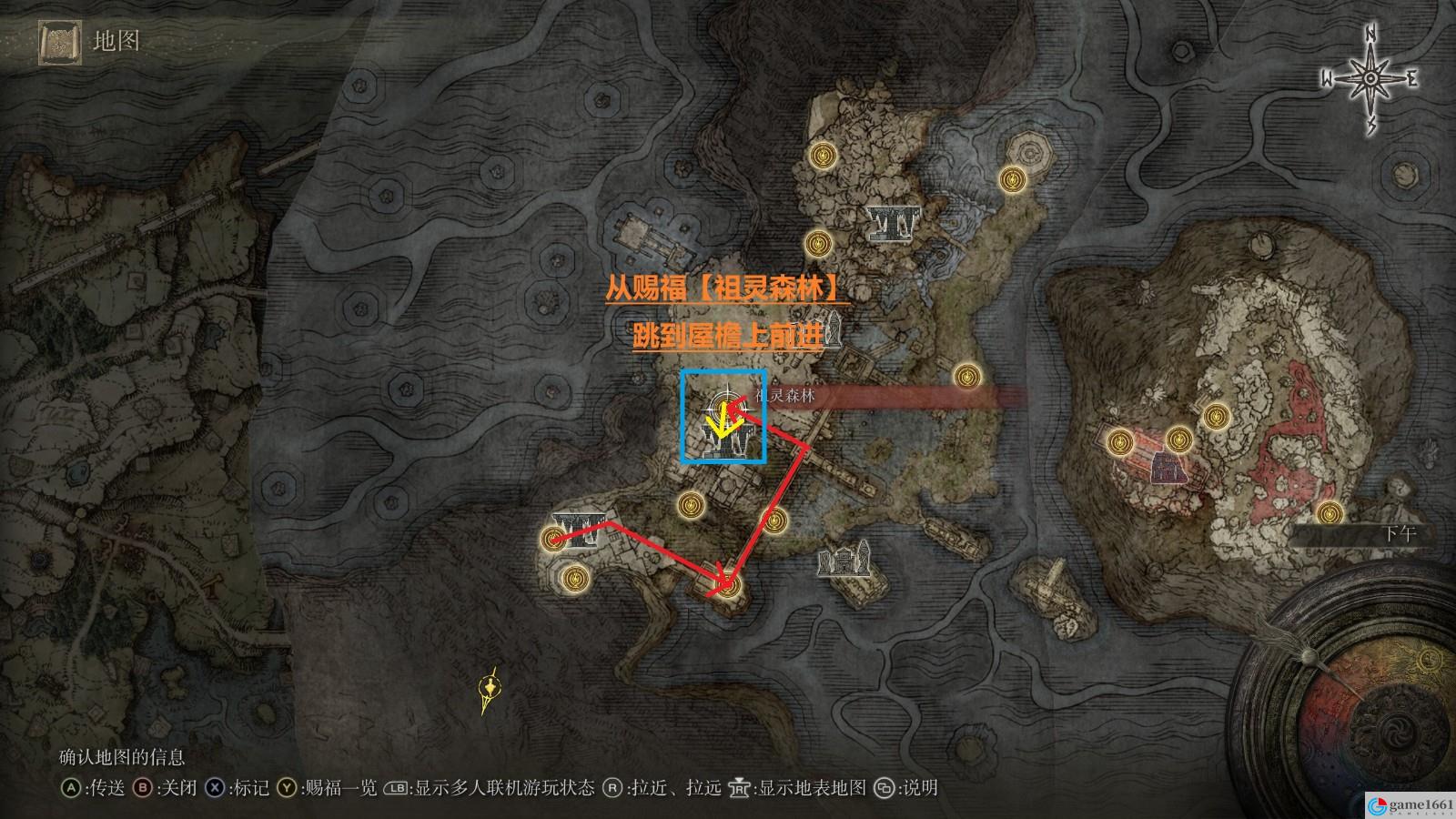This screenshot has width=1456, height=819.
Task: Select the grace marker beside the octagonal ruin
Action: 1009,178
